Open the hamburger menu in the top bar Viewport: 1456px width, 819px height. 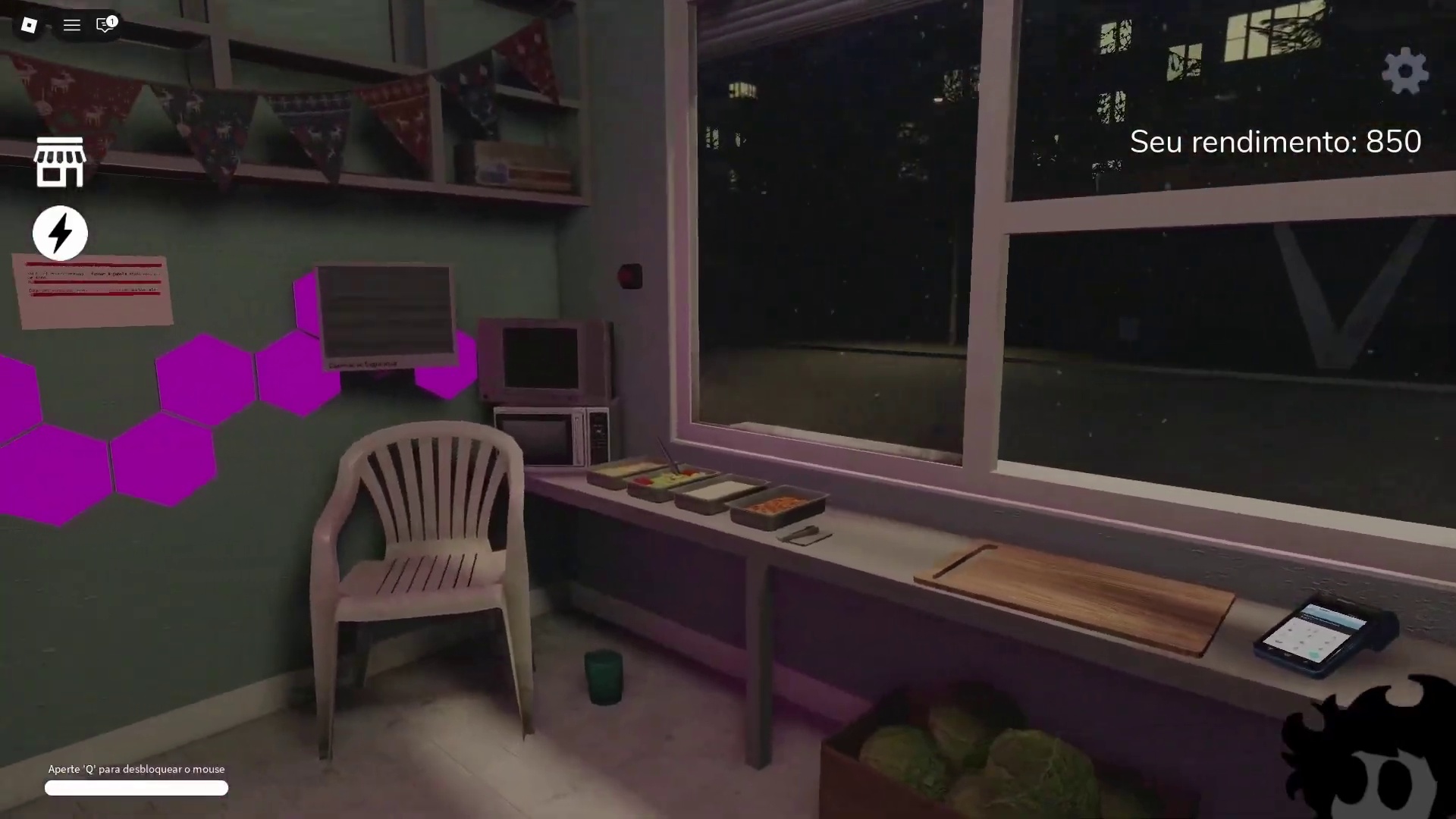click(x=71, y=25)
